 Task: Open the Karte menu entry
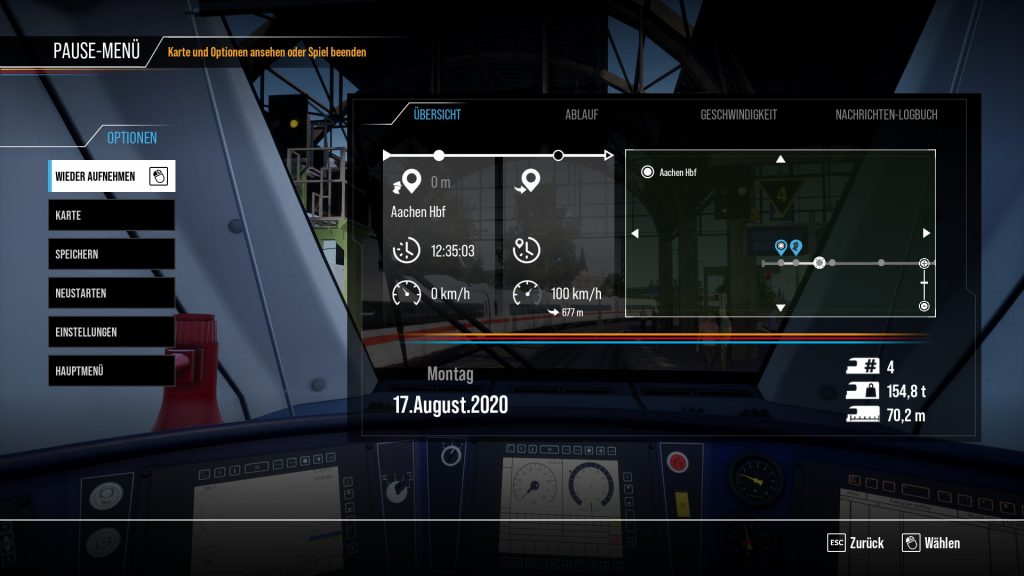point(111,215)
